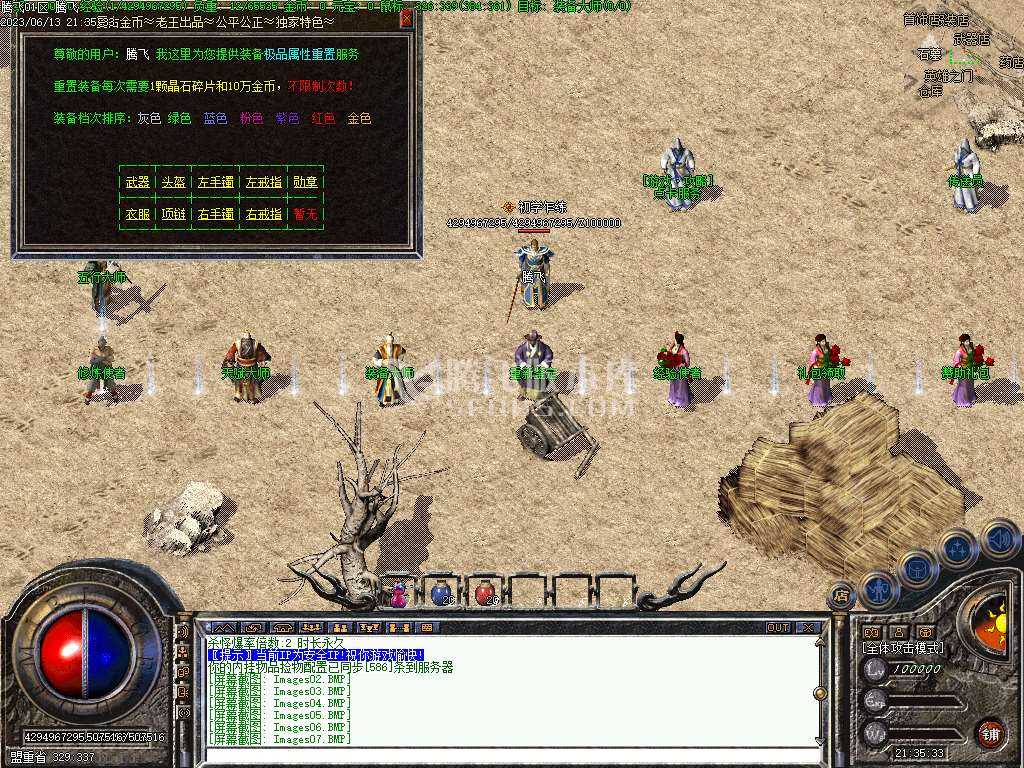
Task: Choose 衣服 (armor) for attribute reset
Action: (137, 214)
